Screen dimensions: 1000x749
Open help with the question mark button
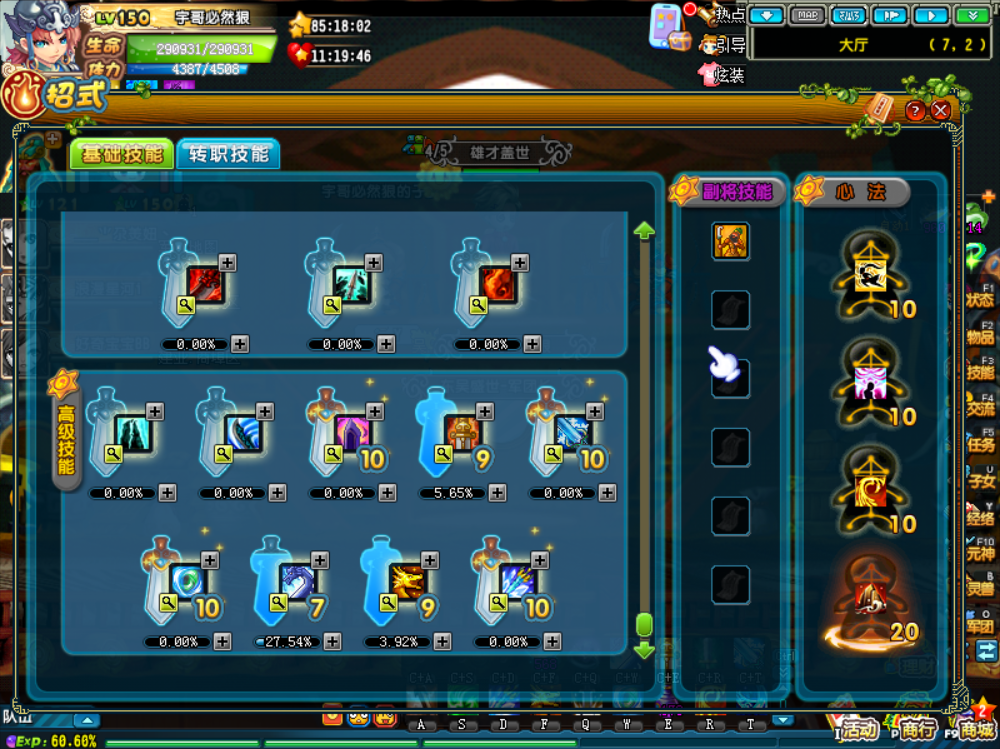click(915, 111)
